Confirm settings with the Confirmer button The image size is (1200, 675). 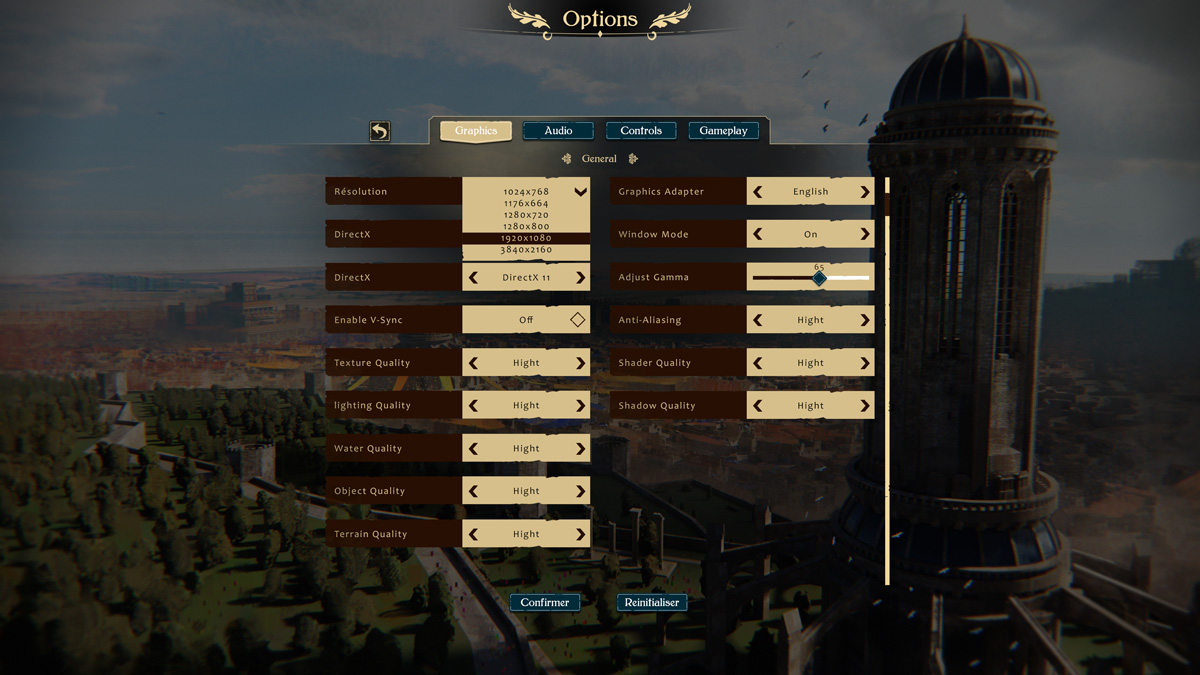545,602
